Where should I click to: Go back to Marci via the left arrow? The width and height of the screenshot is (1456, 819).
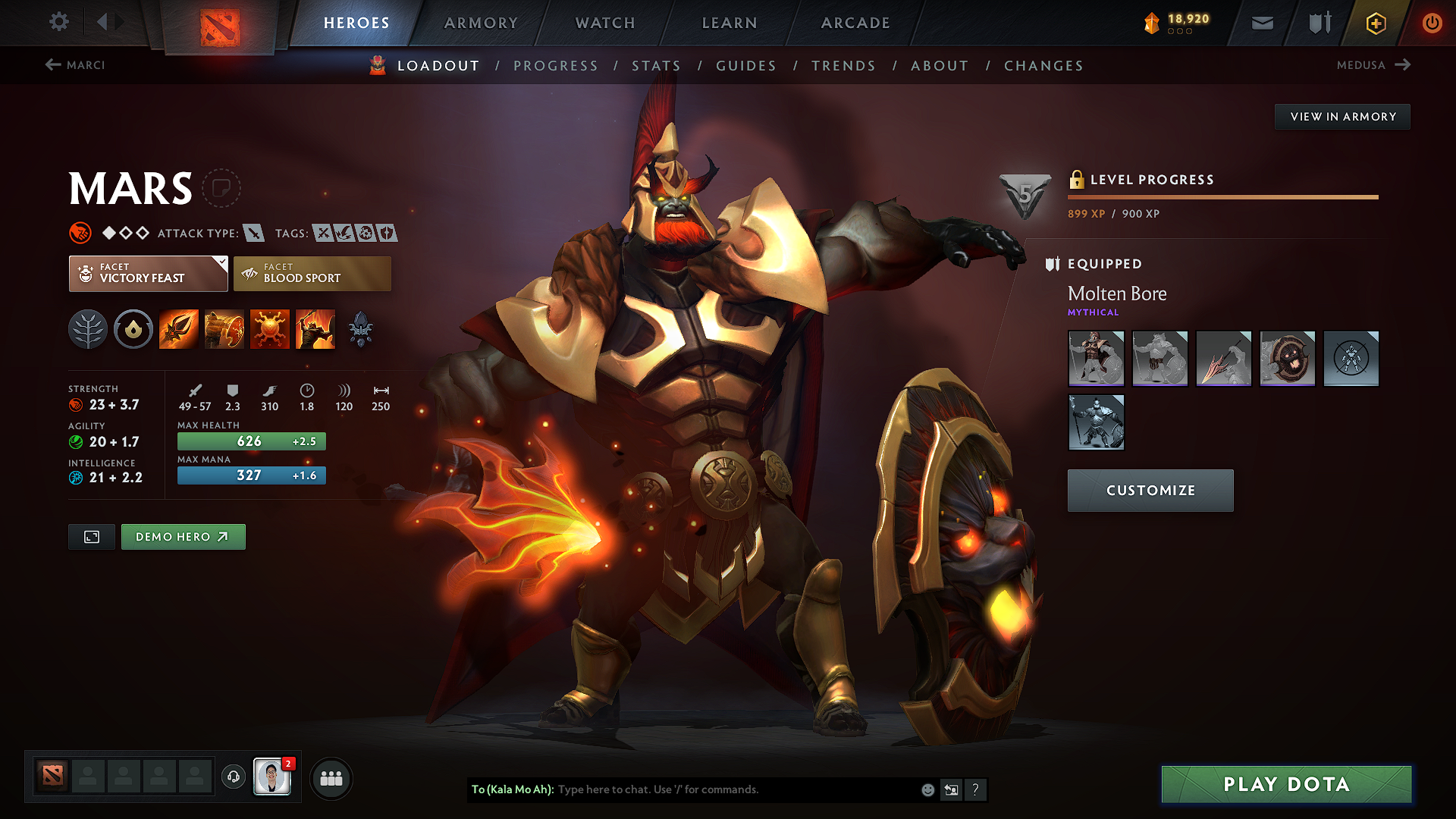(x=52, y=65)
